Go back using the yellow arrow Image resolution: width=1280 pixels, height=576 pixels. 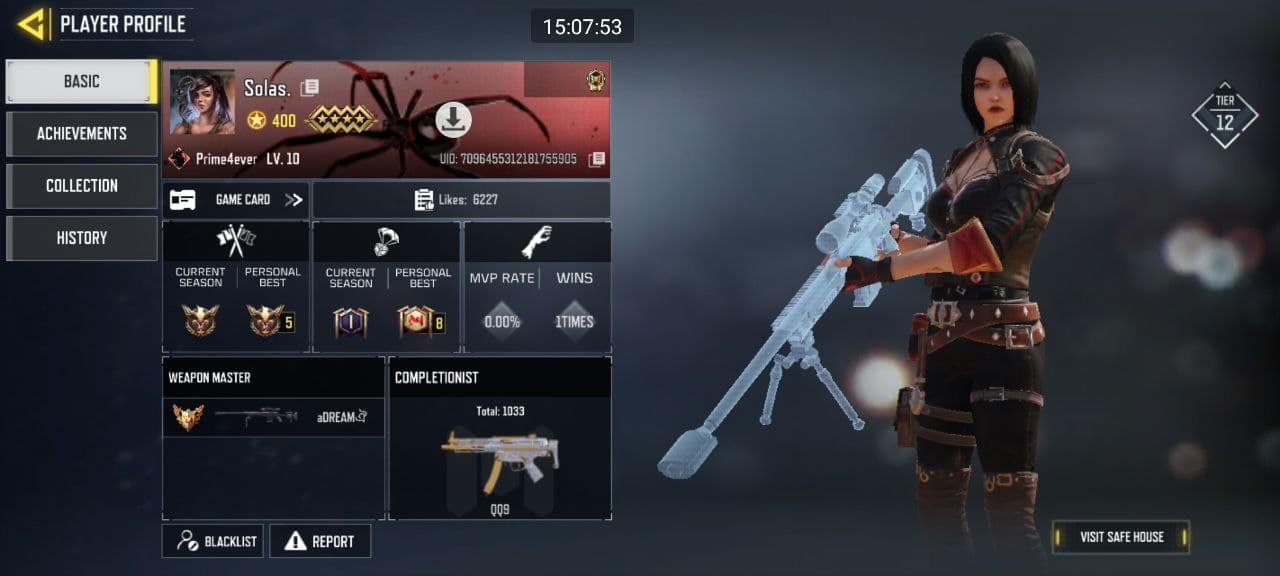(x=32, y=24)
